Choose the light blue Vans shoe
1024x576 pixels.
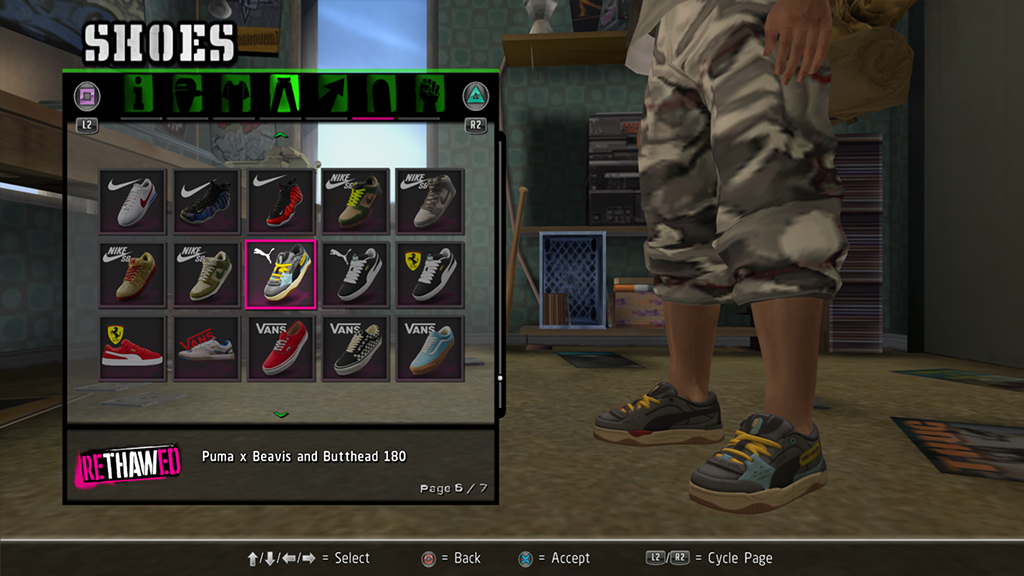point(429,348)
